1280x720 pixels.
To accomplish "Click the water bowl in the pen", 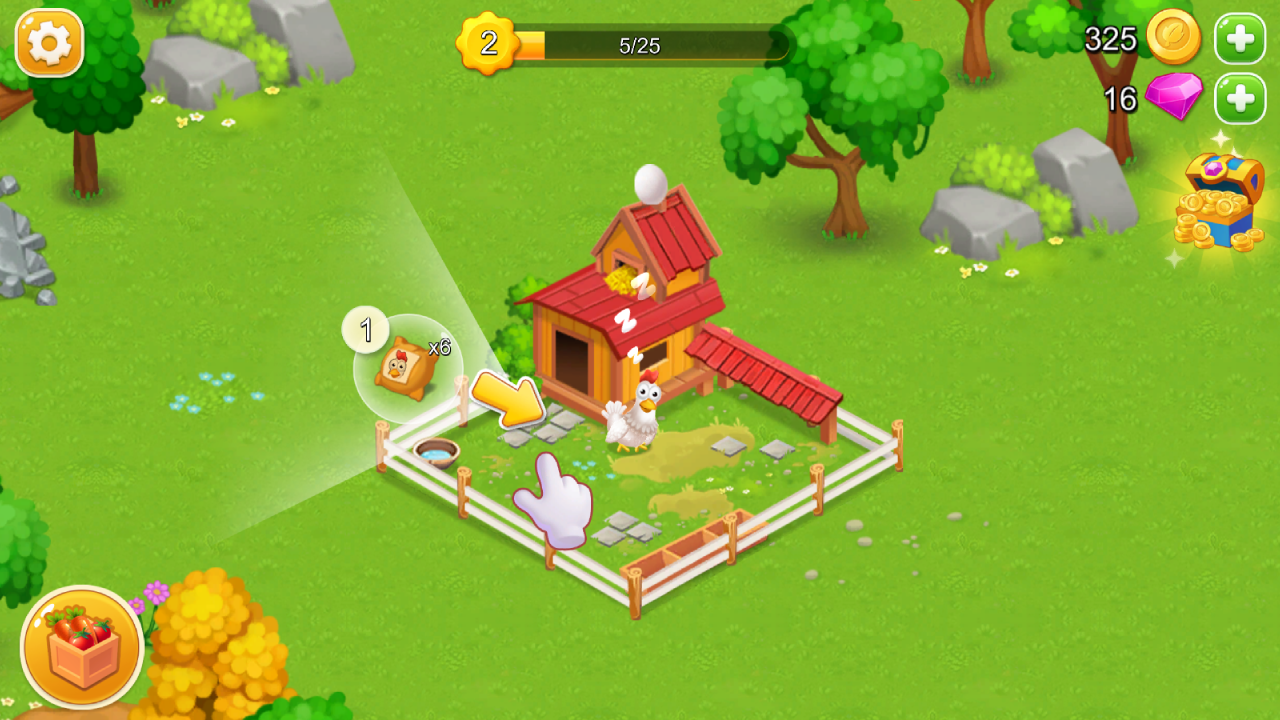I will pos(436,452).
